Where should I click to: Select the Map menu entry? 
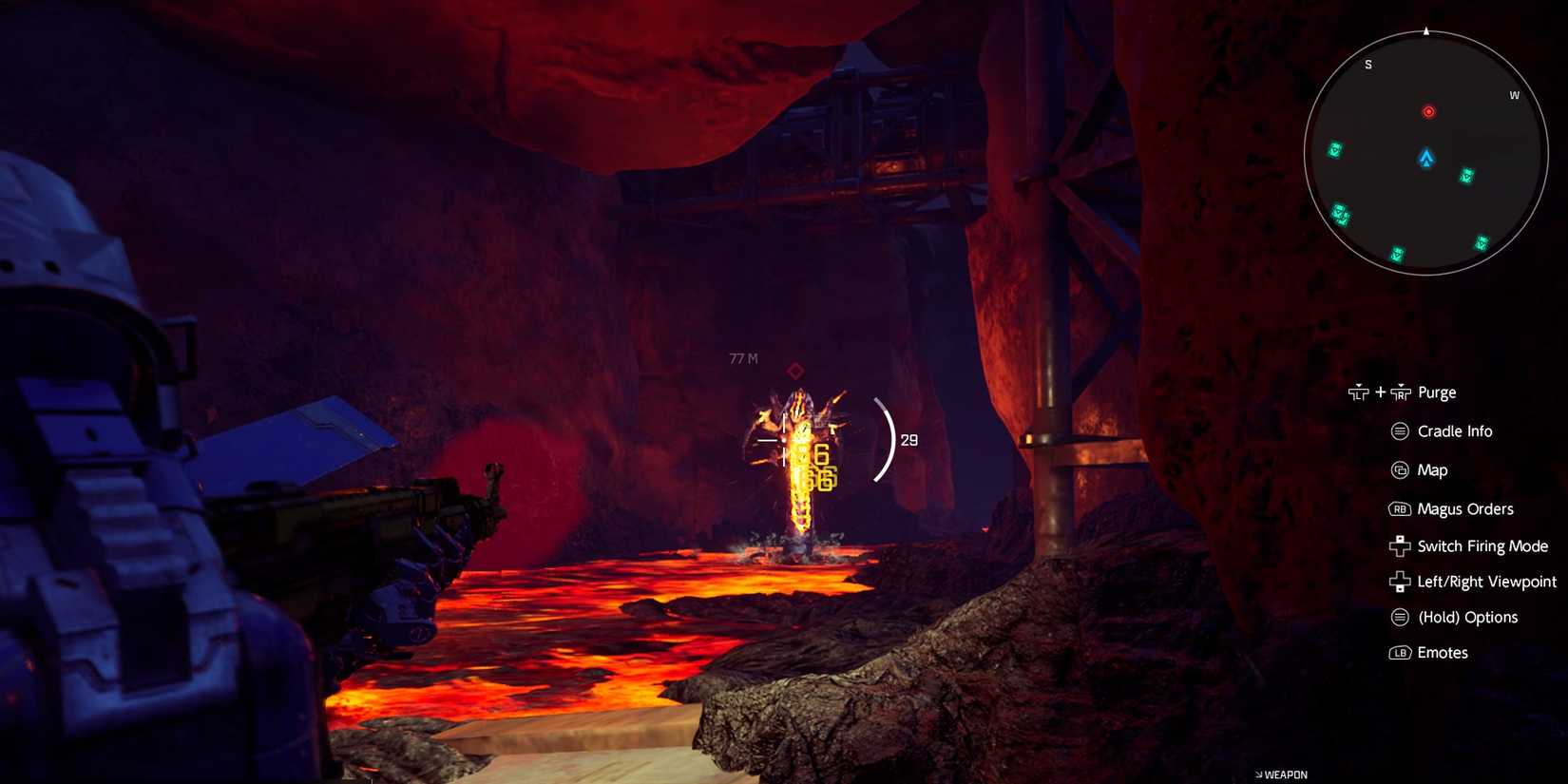[1433, 469]
